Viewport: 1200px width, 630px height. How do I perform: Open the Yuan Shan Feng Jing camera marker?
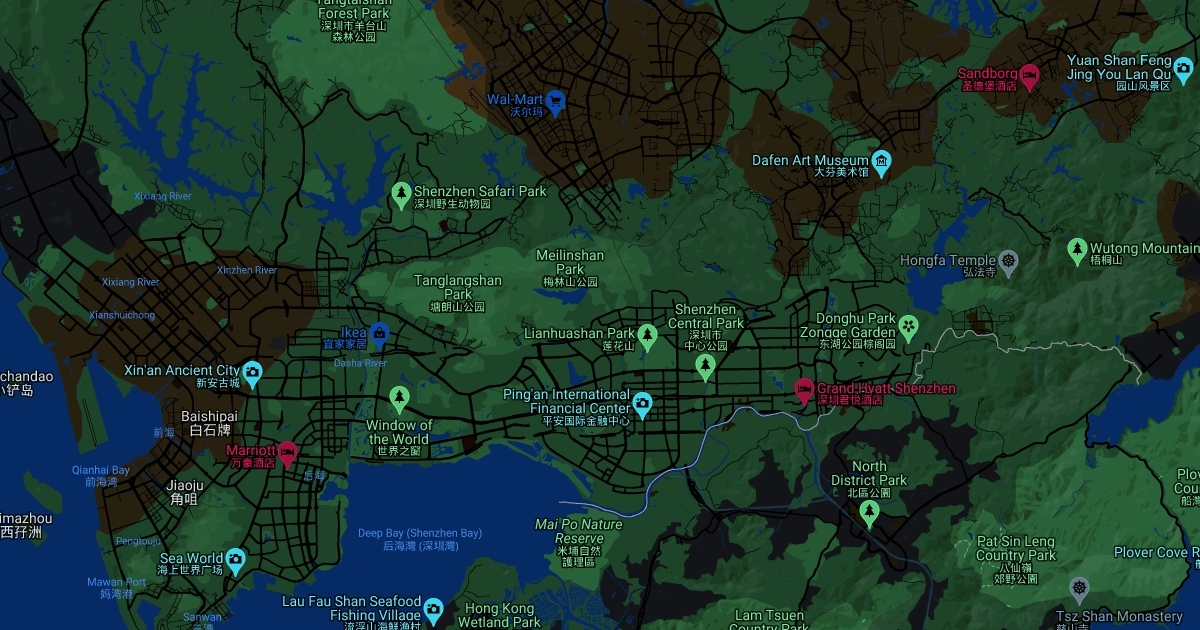coord(1183,67)
